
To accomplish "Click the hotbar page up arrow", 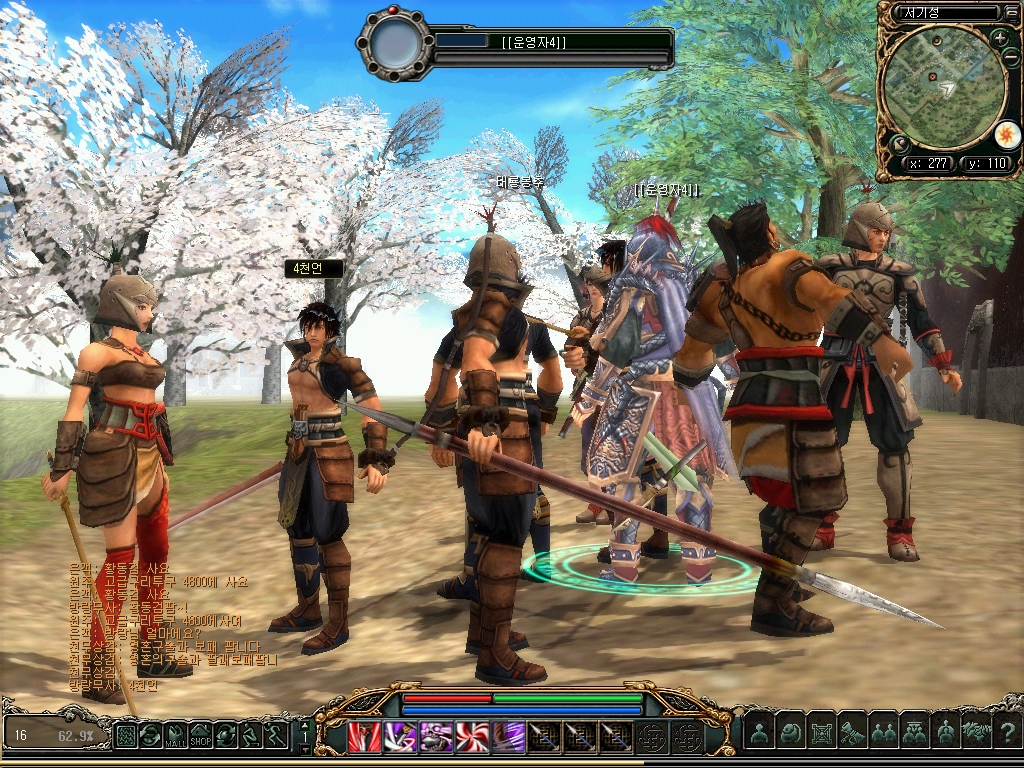I will pyautogui.click(x=304, y=725).
